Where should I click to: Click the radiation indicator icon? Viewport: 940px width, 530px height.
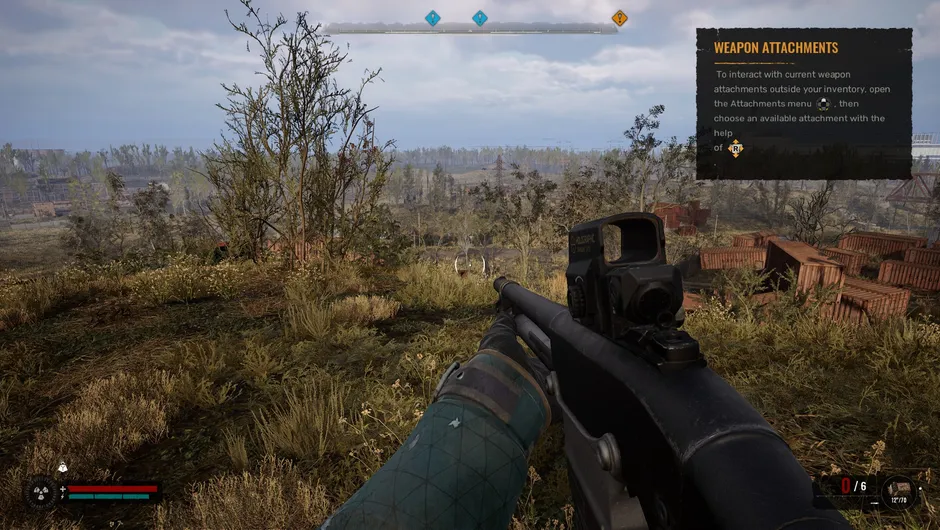tap(41, 492)
